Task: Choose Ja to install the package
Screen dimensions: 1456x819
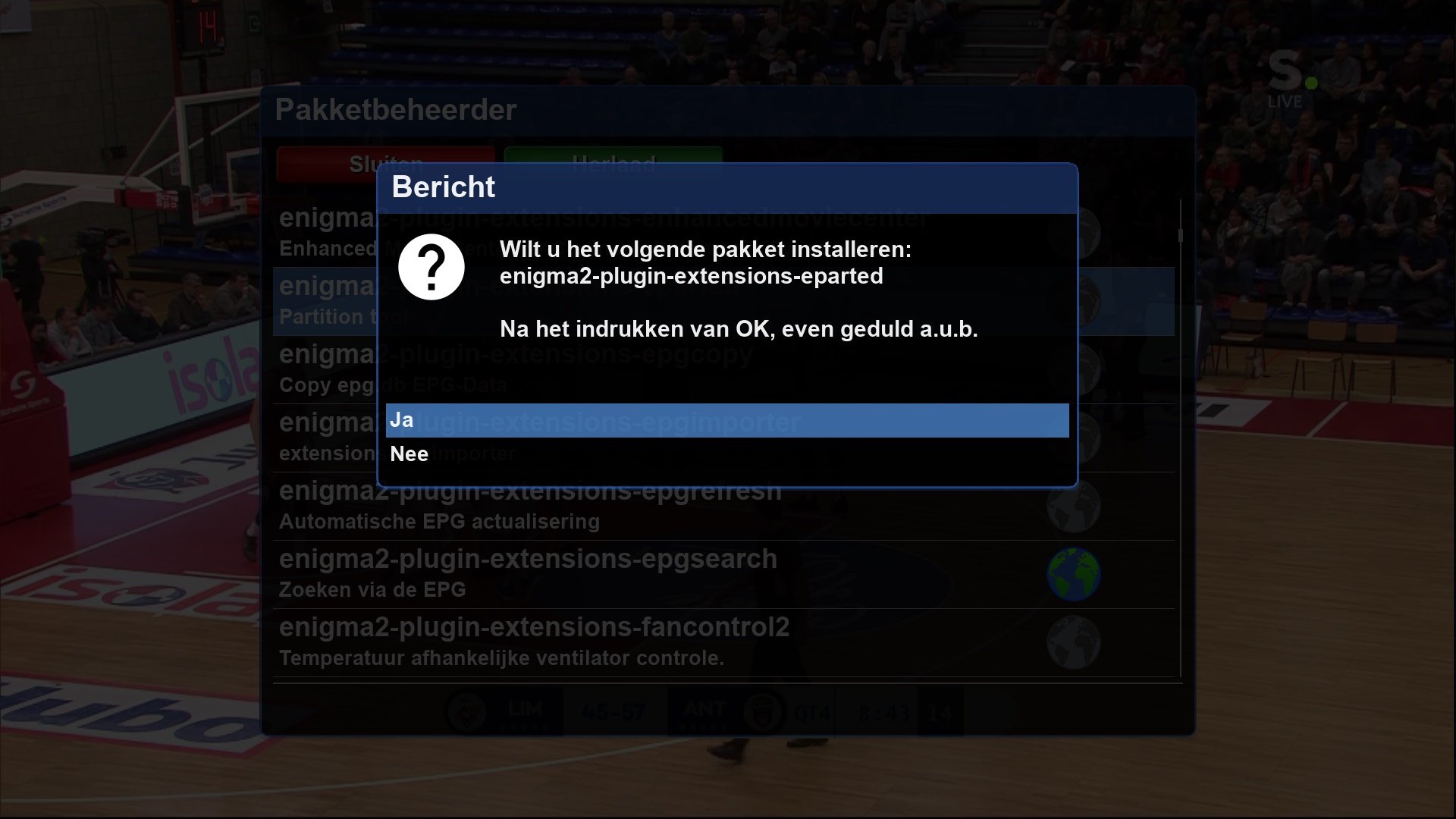Action: point(726,420)
